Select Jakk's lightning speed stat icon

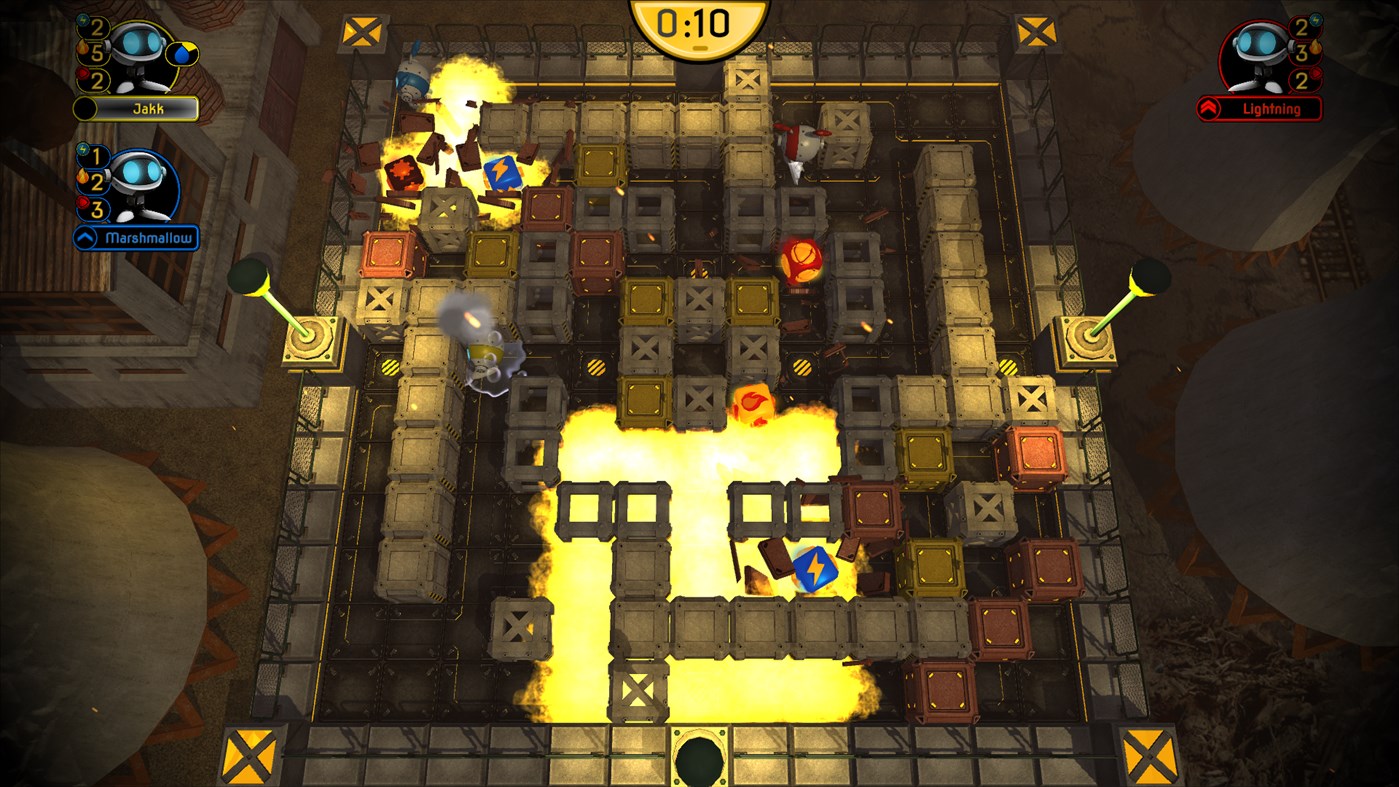click(82, 21)
